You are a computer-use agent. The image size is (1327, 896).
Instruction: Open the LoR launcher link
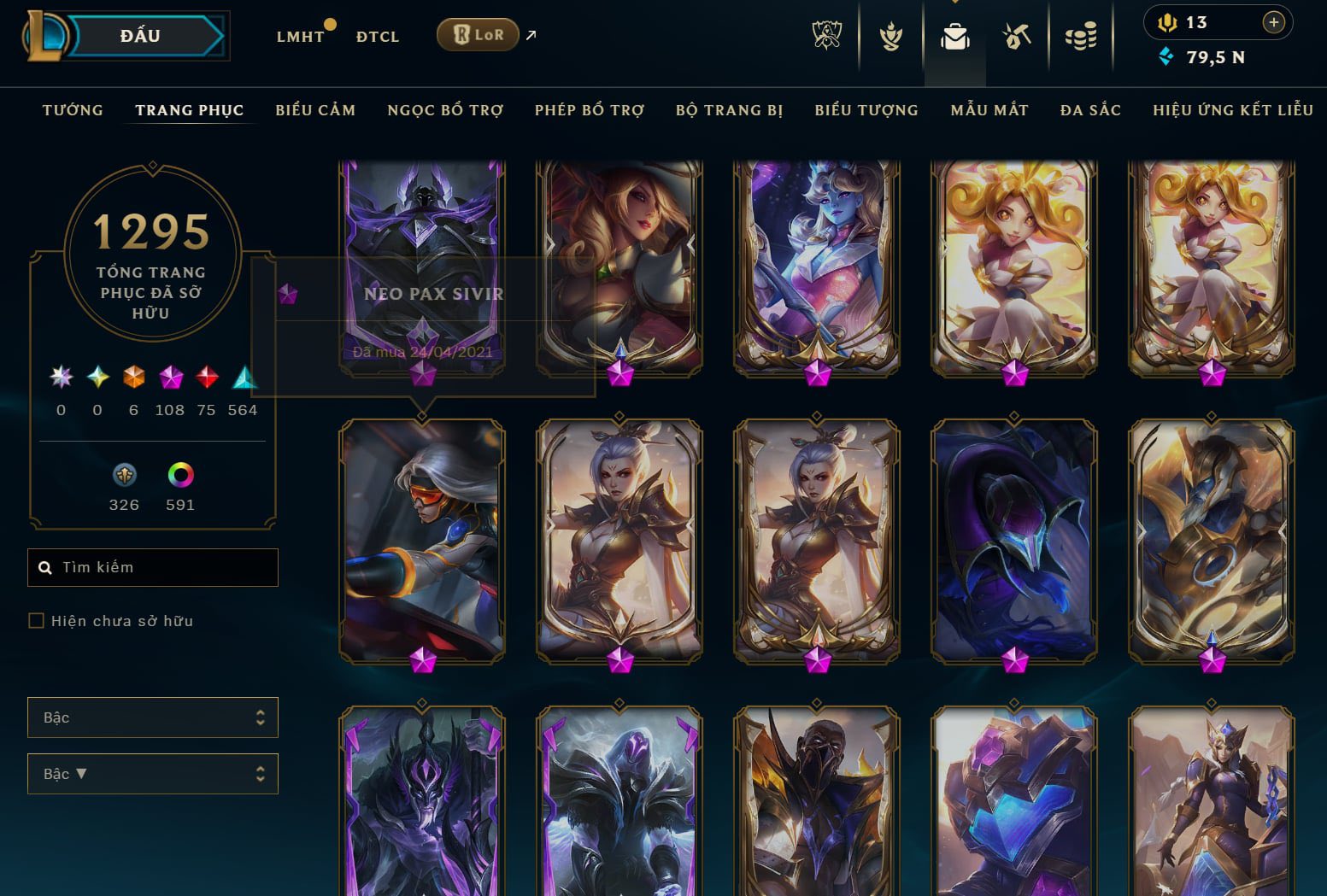pos(478,35)
